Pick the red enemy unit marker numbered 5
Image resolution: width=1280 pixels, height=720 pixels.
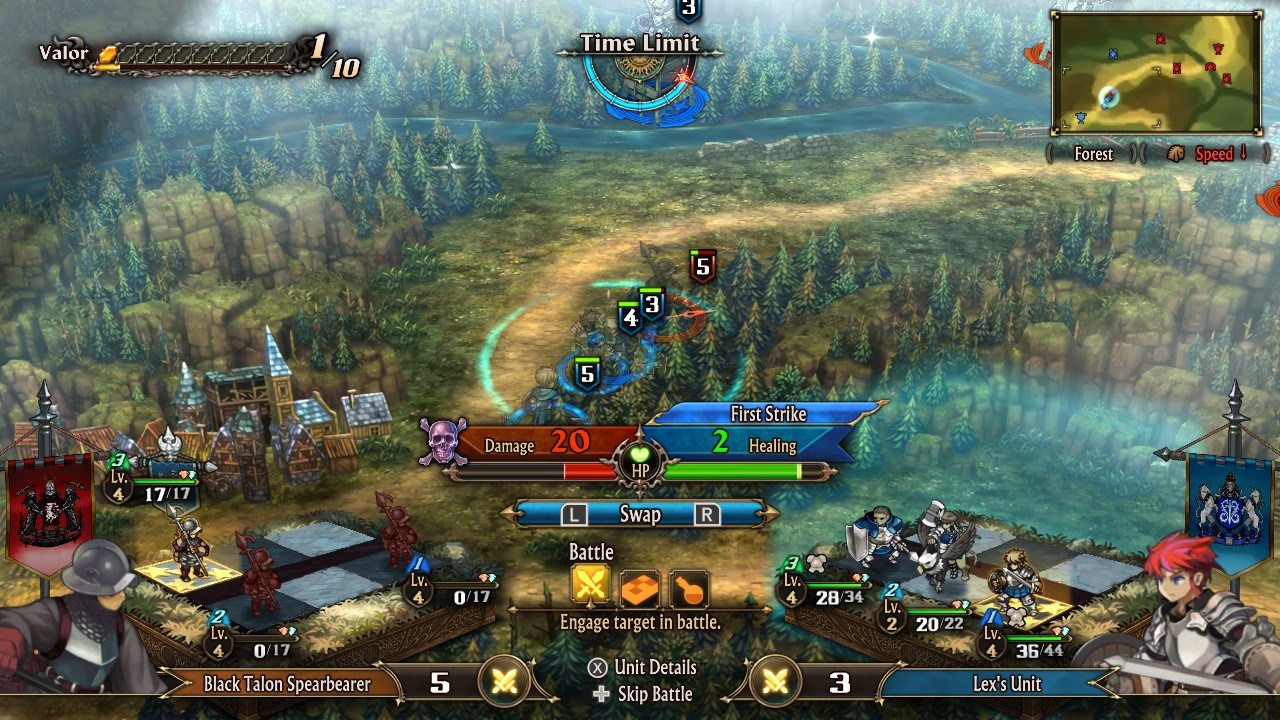click(x=703, y=267)
